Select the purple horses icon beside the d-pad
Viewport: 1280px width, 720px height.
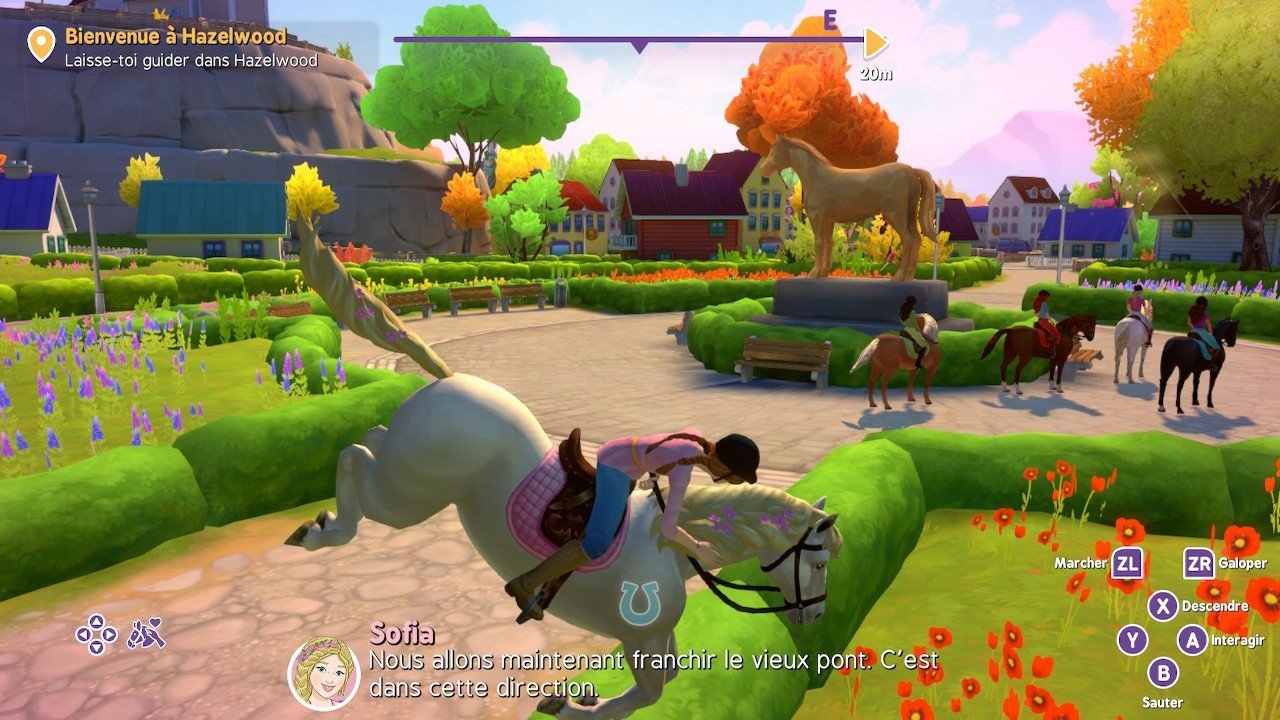pyautogui.click(x=146, y=633)
